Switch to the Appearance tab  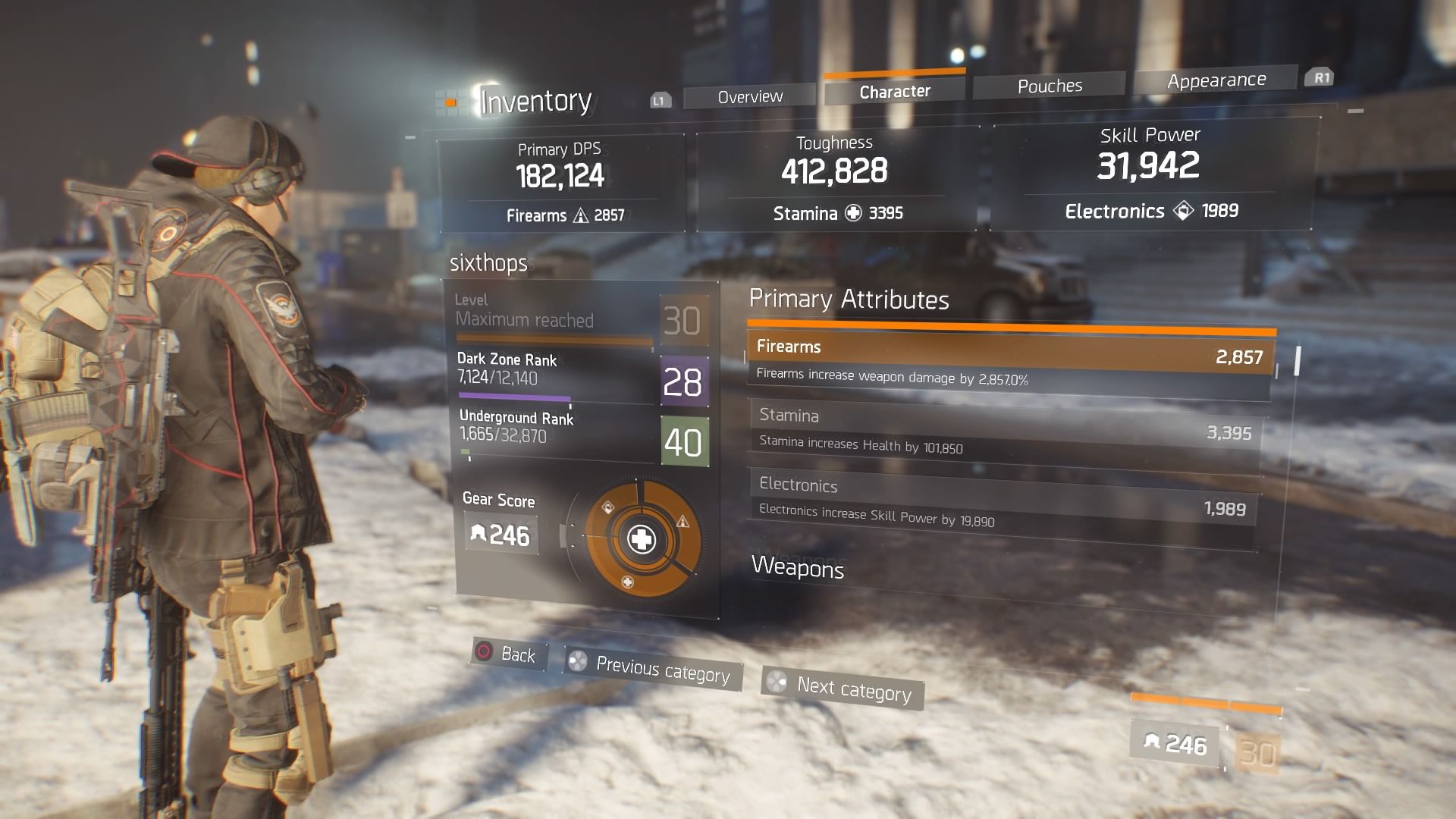tap(1216, 80)
